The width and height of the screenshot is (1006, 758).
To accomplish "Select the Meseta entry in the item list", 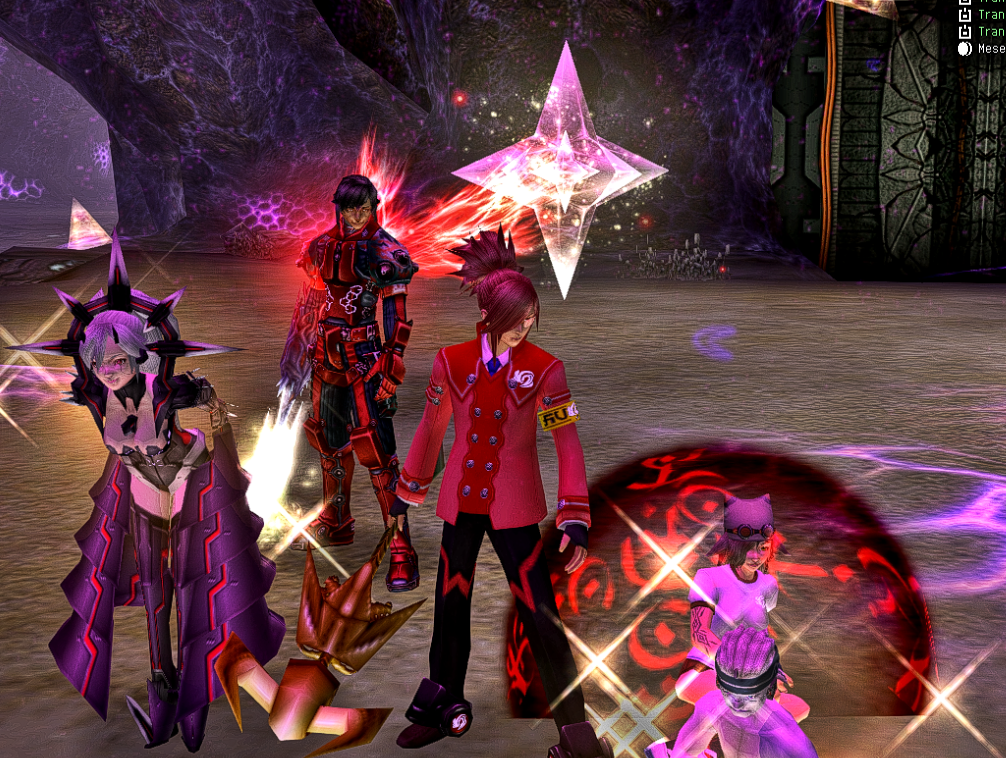I will 989,48.
